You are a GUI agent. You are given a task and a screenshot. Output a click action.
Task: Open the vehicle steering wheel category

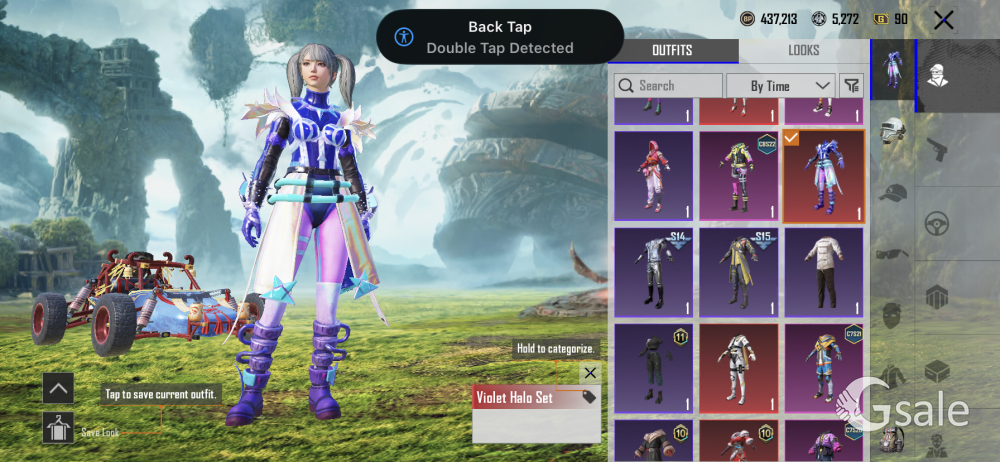937,223
